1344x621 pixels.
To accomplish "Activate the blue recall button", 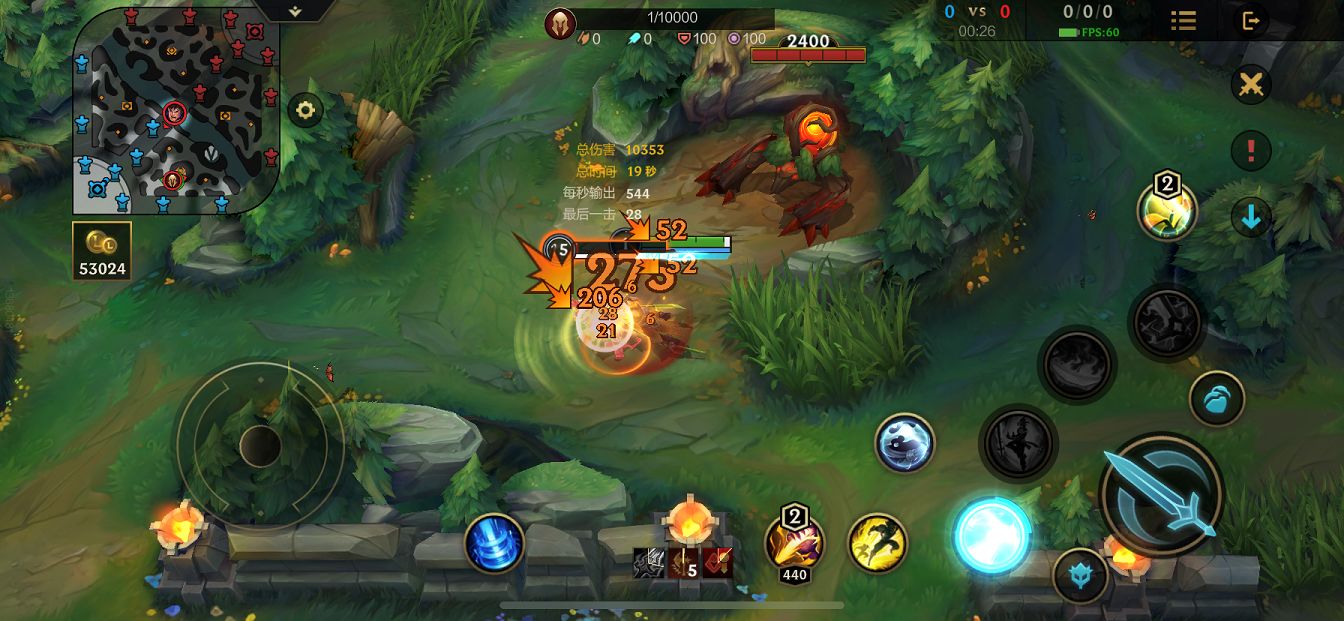I will coord(494,543).
